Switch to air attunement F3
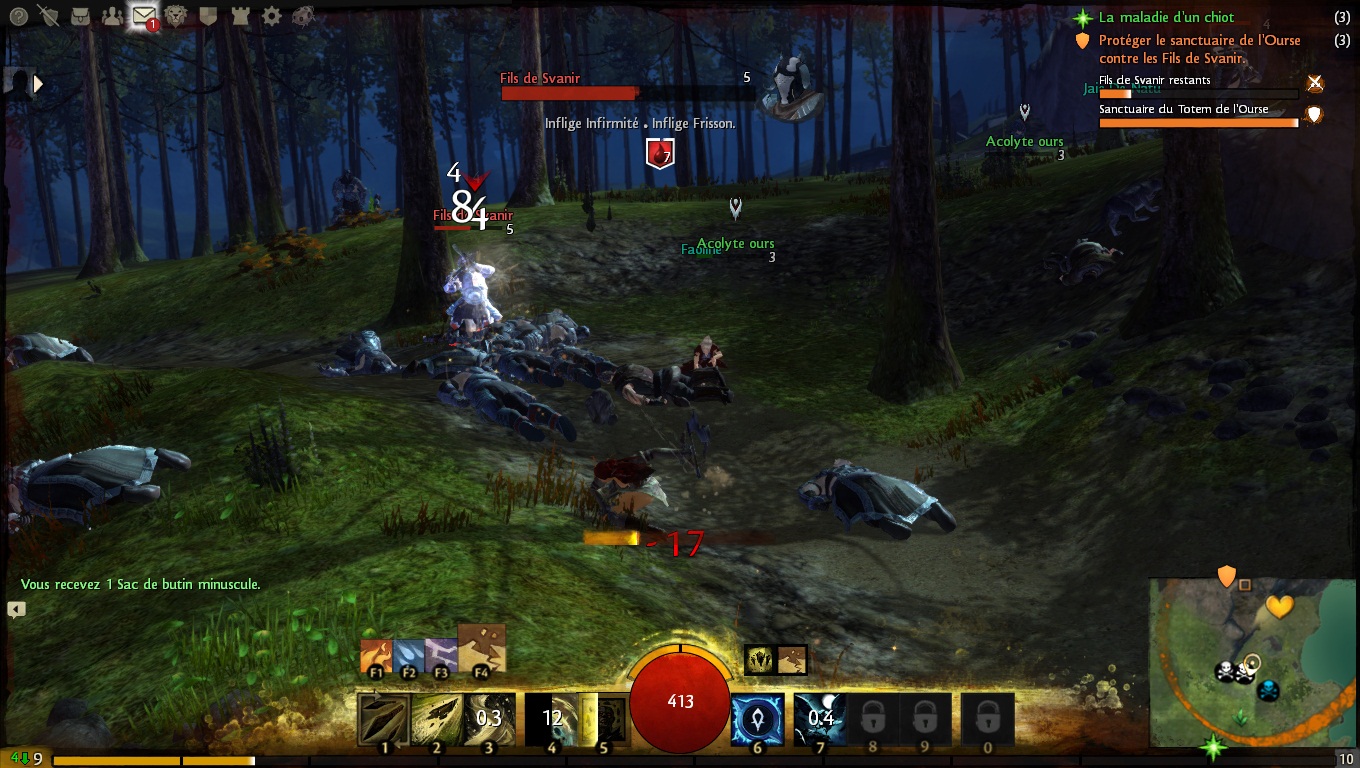 pos(440,658)
